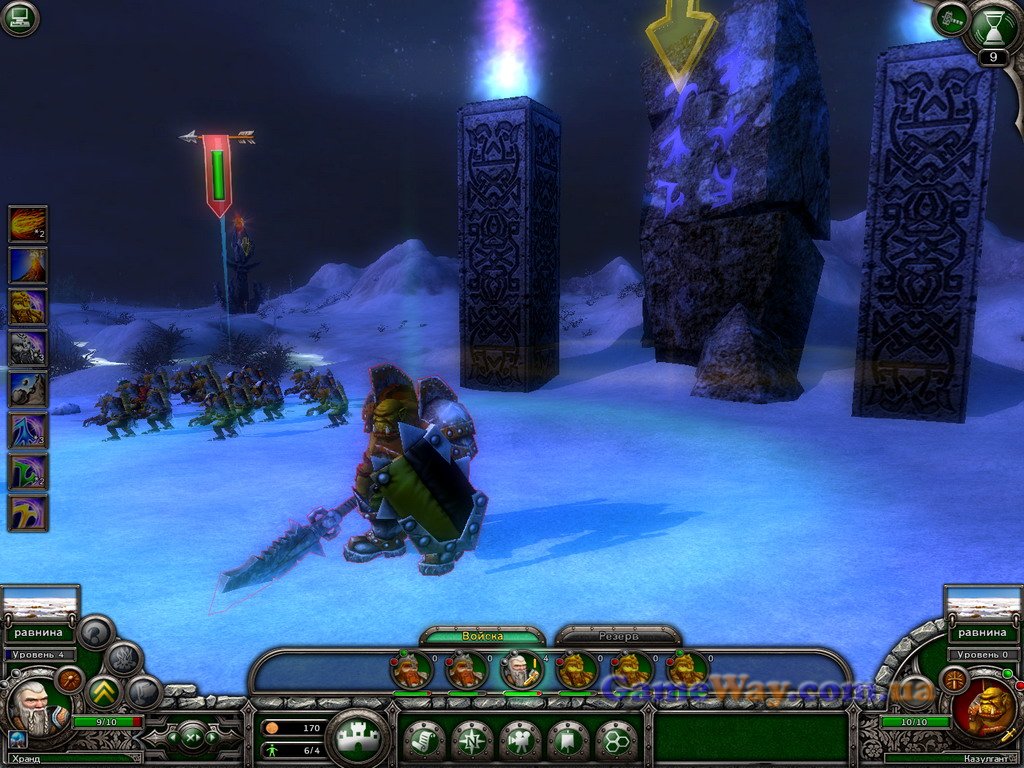Image resolution: width=1024 pixels, height=768 pixels.
Task: Cast the erupting volcano spell
Action: pyautogui.click(x=28, y=265)
